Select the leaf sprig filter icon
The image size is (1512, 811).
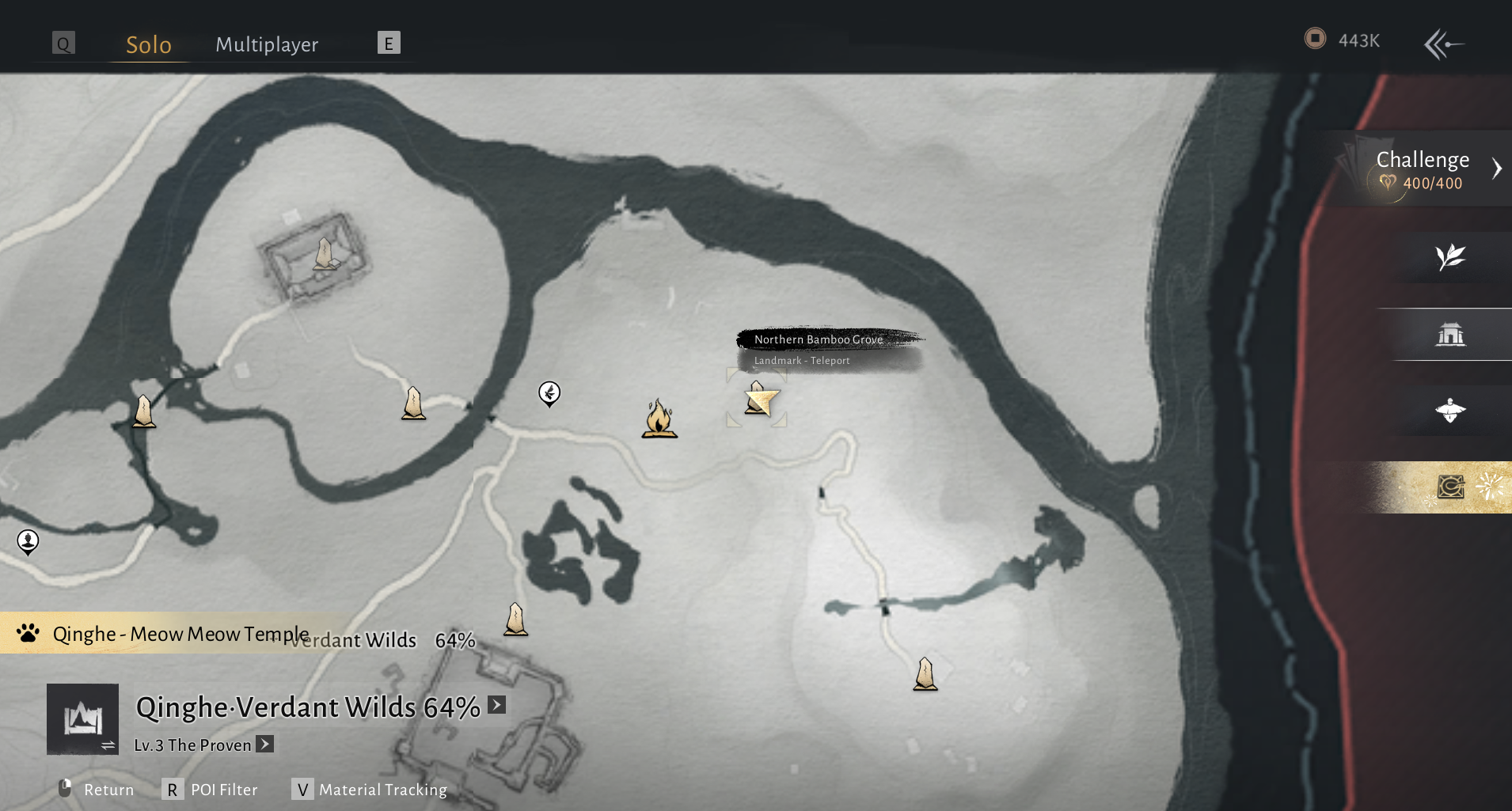tap(1450, 257)
